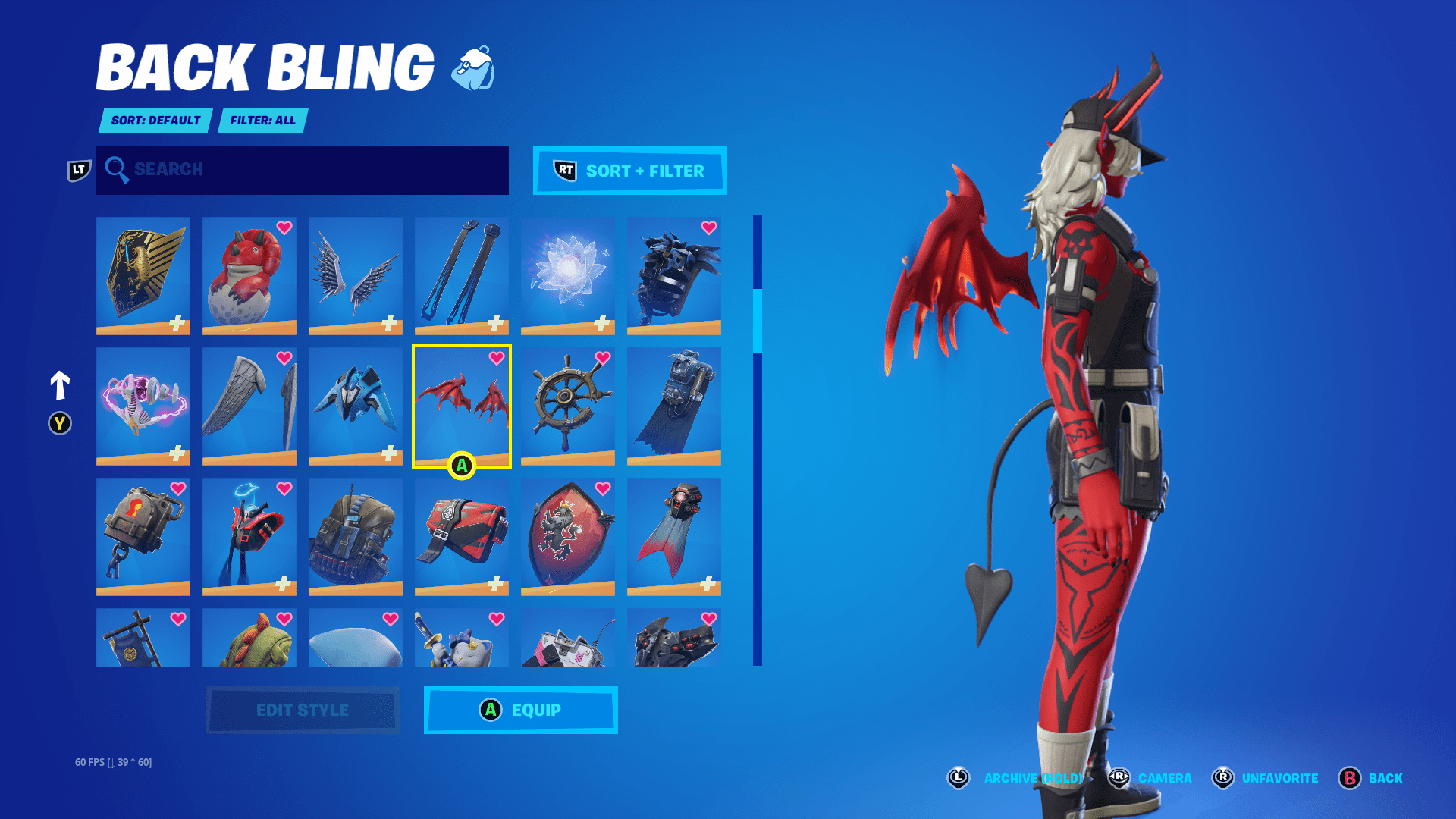
Task: Select the red demon wings back bling
Action: tap(461, 406)
